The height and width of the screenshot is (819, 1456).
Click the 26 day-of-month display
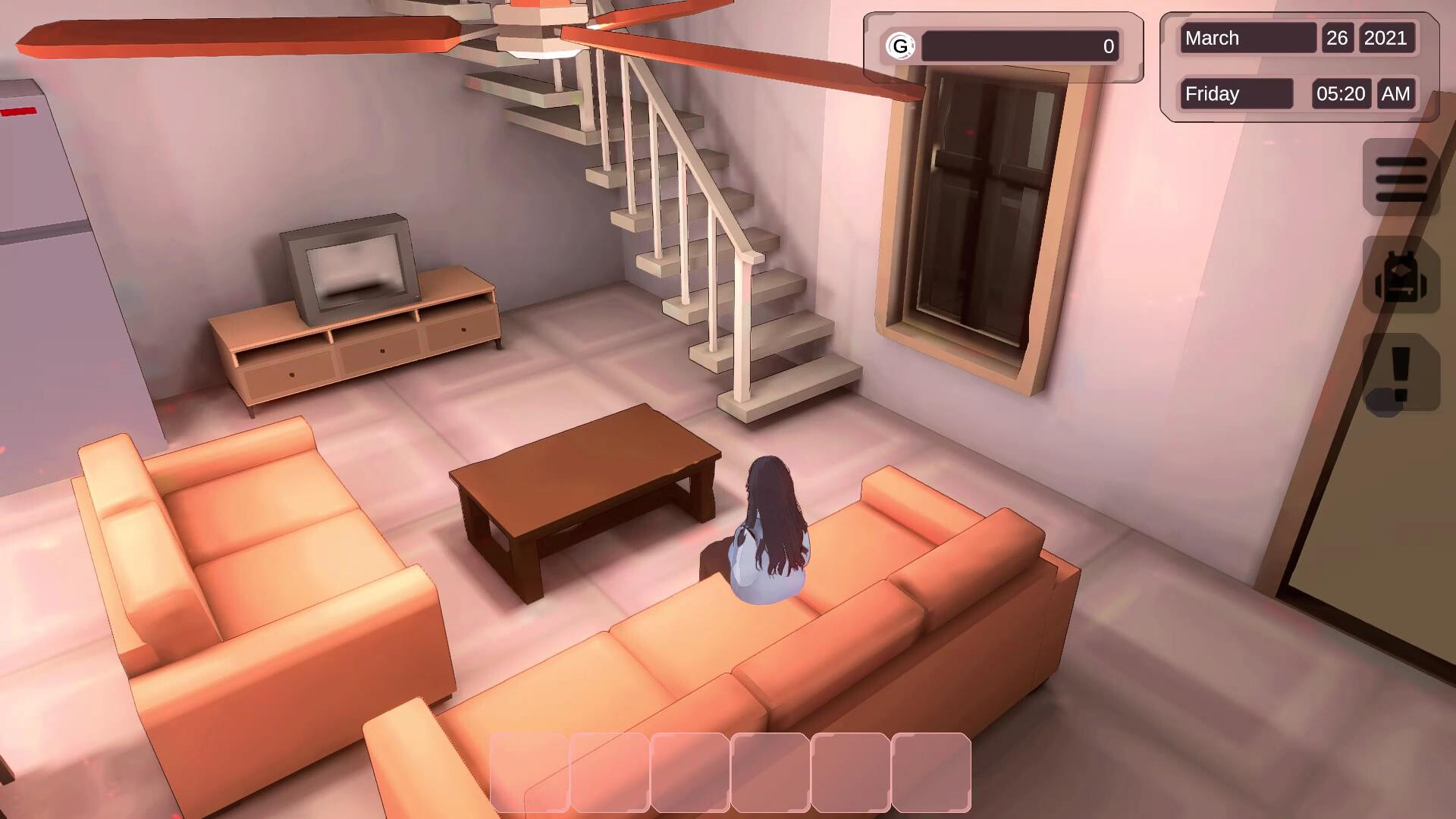pos(1337,38)
